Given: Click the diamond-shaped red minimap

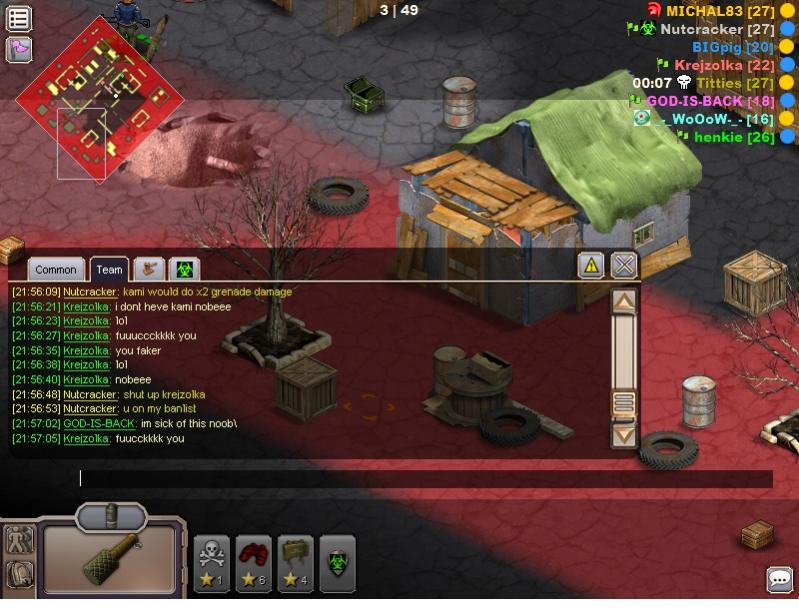Looking at the screenshot, I should click(x=100, y=98).
